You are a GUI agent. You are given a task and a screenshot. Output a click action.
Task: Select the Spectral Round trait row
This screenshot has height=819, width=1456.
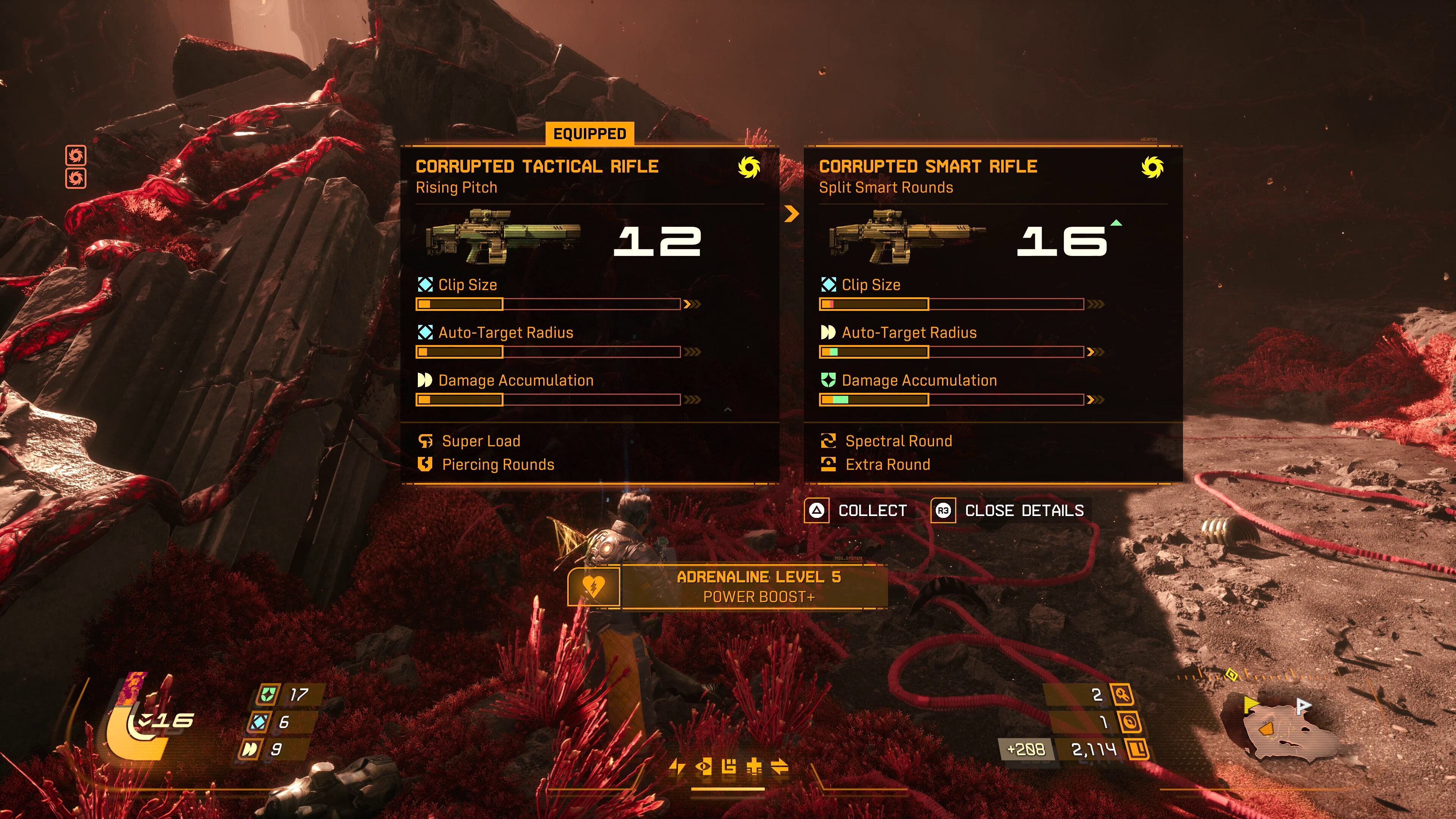[898, 441]
